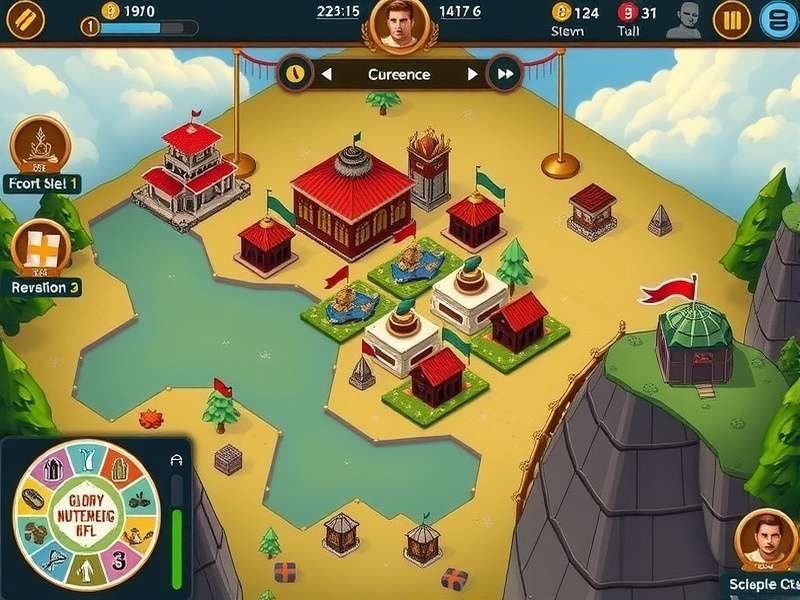Viewport: 800px width, 600px height.
Task: Pick the pink number 3 wheel segment
Action: point(119,562)
